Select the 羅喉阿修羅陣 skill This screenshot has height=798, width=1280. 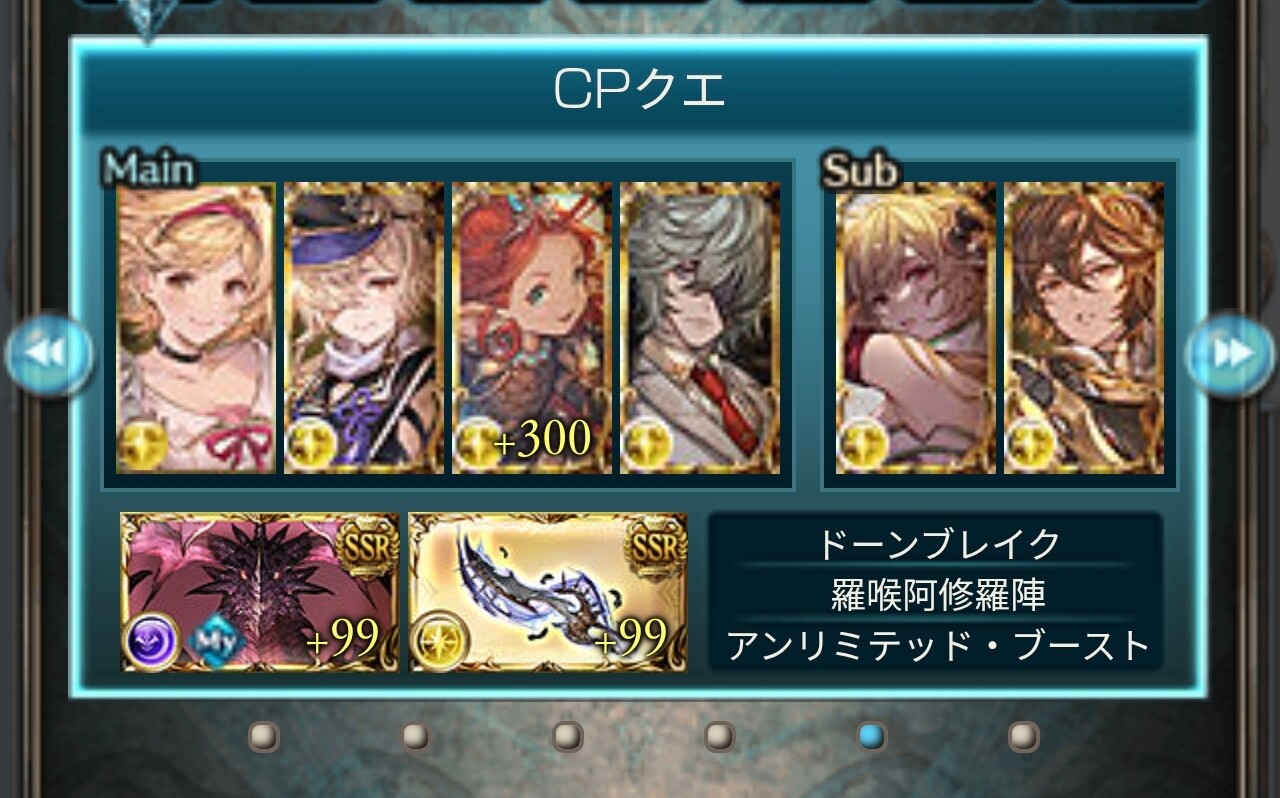pyautogui.click(x=937, y=595)
